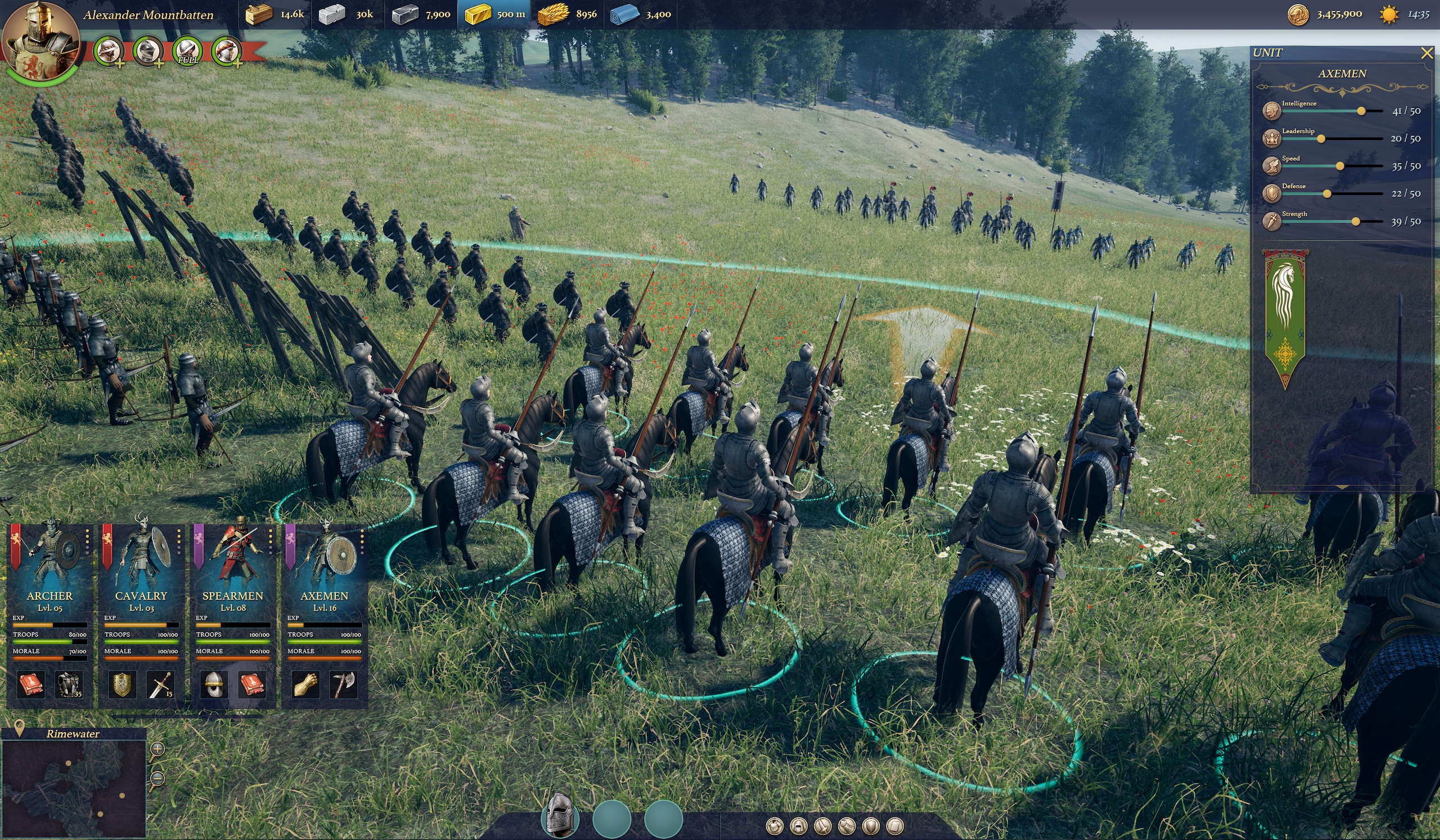Click Alexander Mountbatten's portrait
1440x840 pixels.
(x=40, y=39)
